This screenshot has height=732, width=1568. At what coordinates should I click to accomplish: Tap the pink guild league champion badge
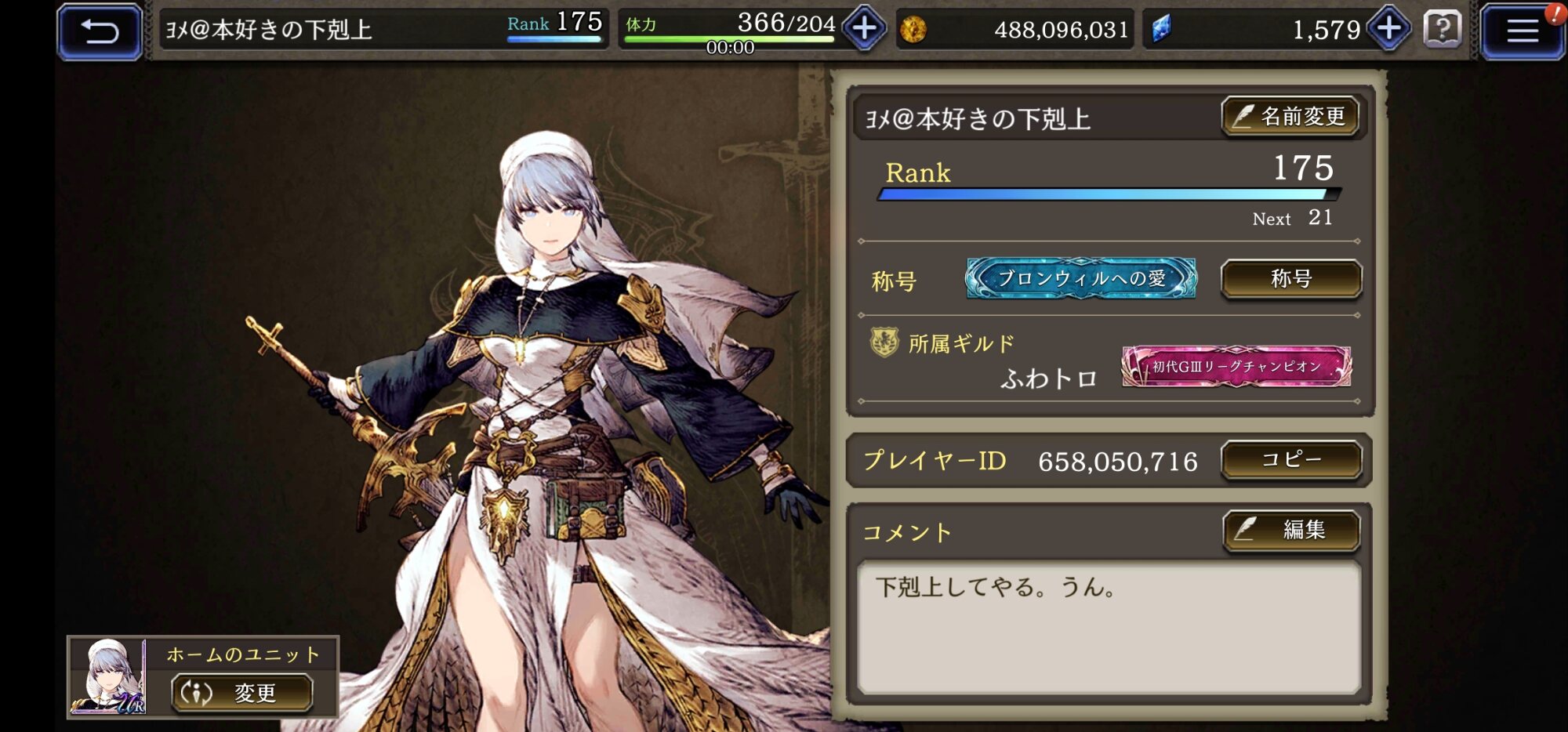[x=1236, y=366]
